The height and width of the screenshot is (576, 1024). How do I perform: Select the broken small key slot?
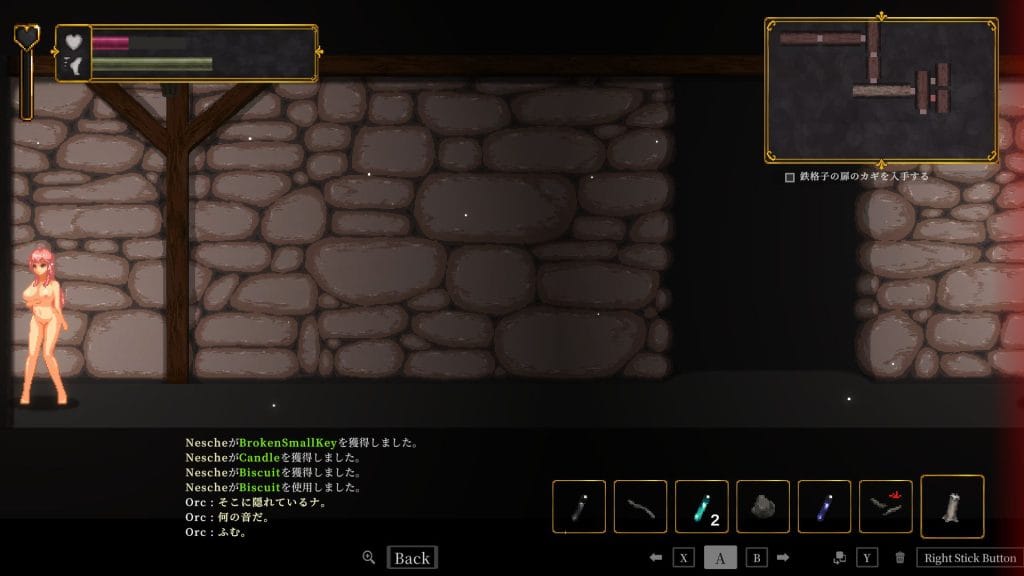pyautogui.click(x=885, y=507)
